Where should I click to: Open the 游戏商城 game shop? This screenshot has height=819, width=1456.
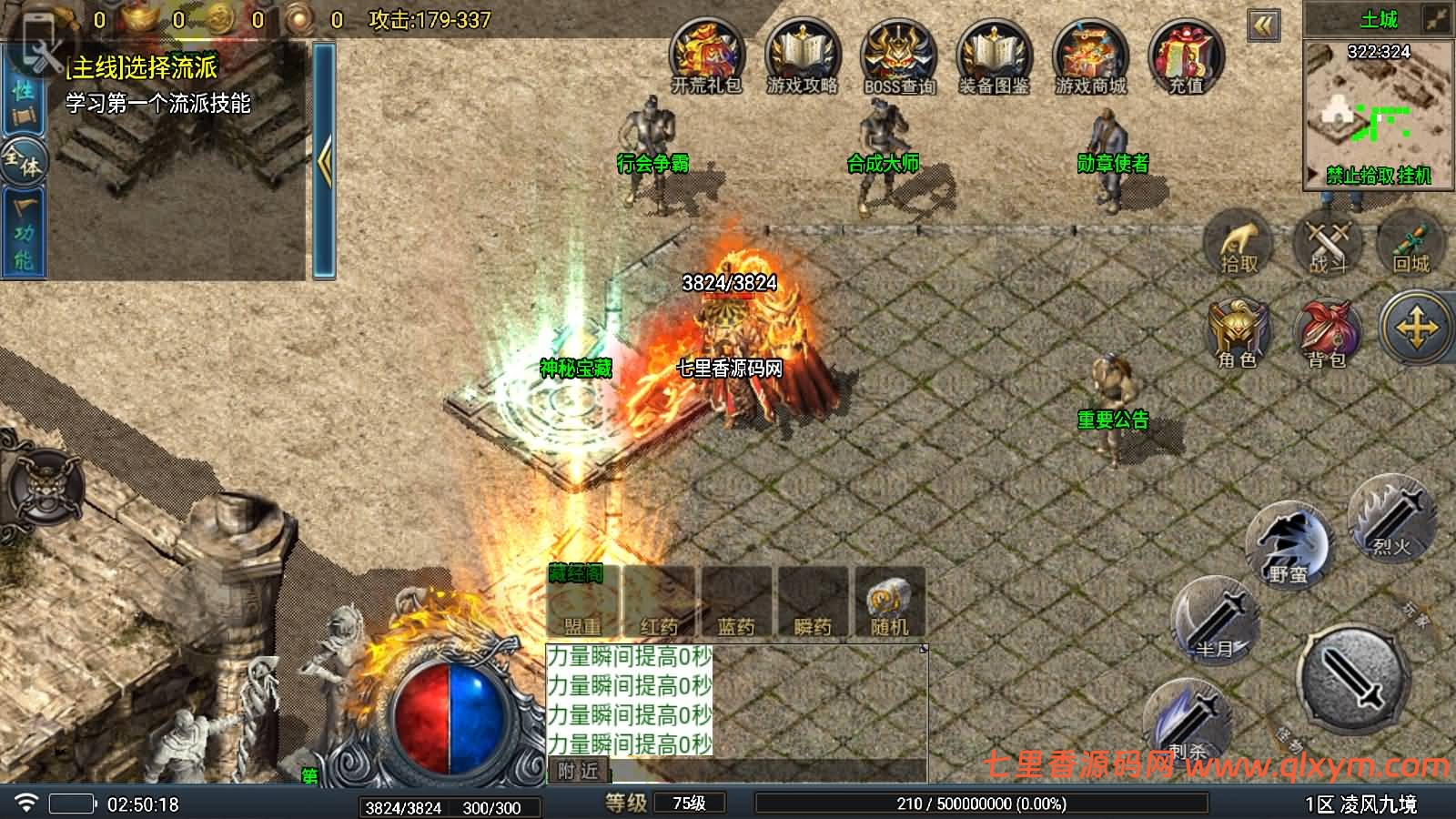[1090, 56]
